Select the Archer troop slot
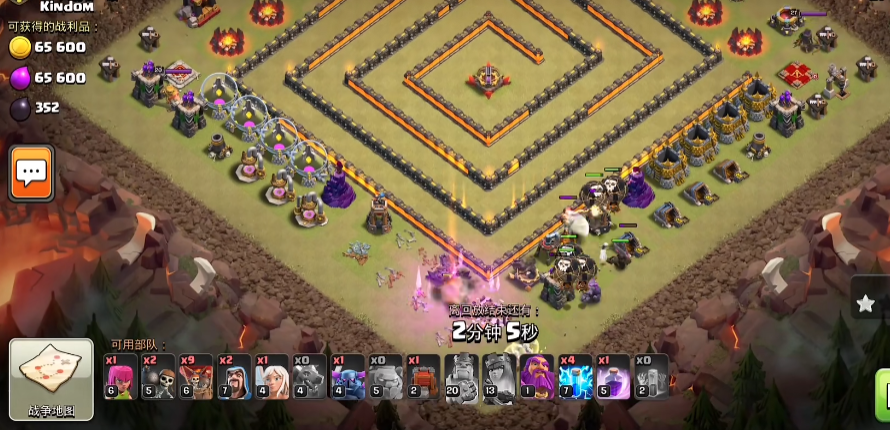890x430 pixels. click(120, 377)
